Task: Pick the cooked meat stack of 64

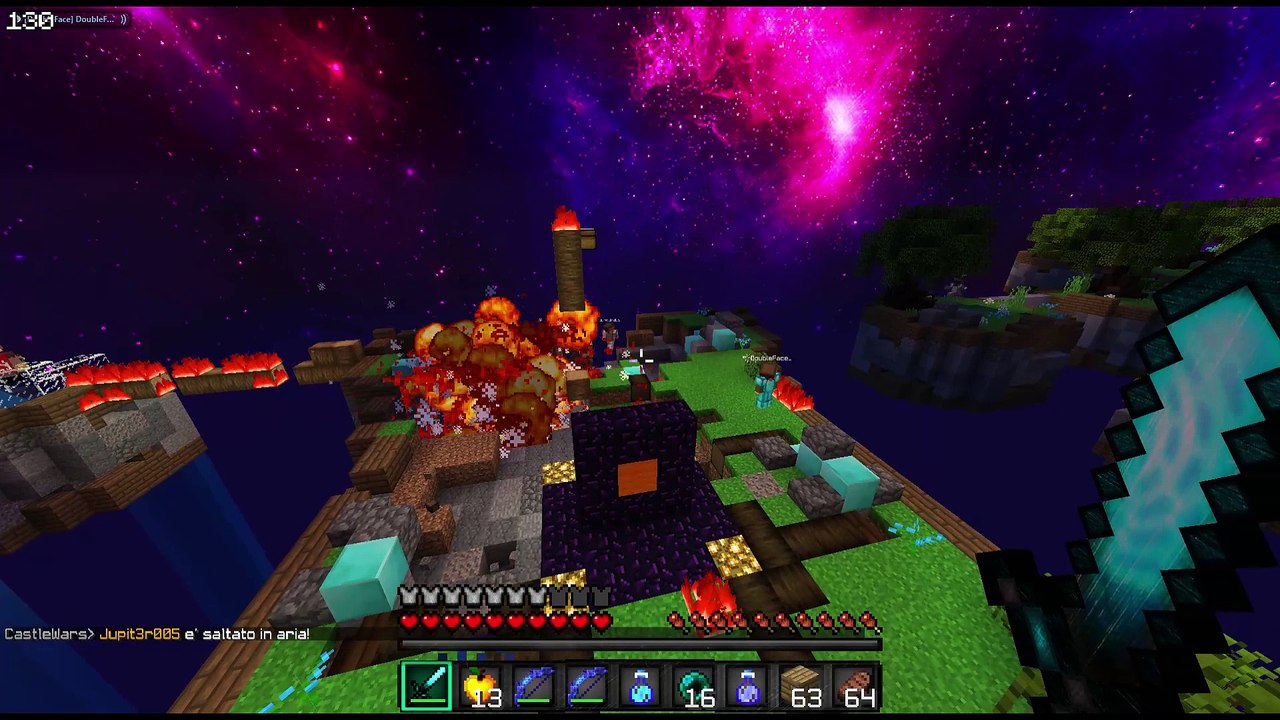Action: point(856,687)
